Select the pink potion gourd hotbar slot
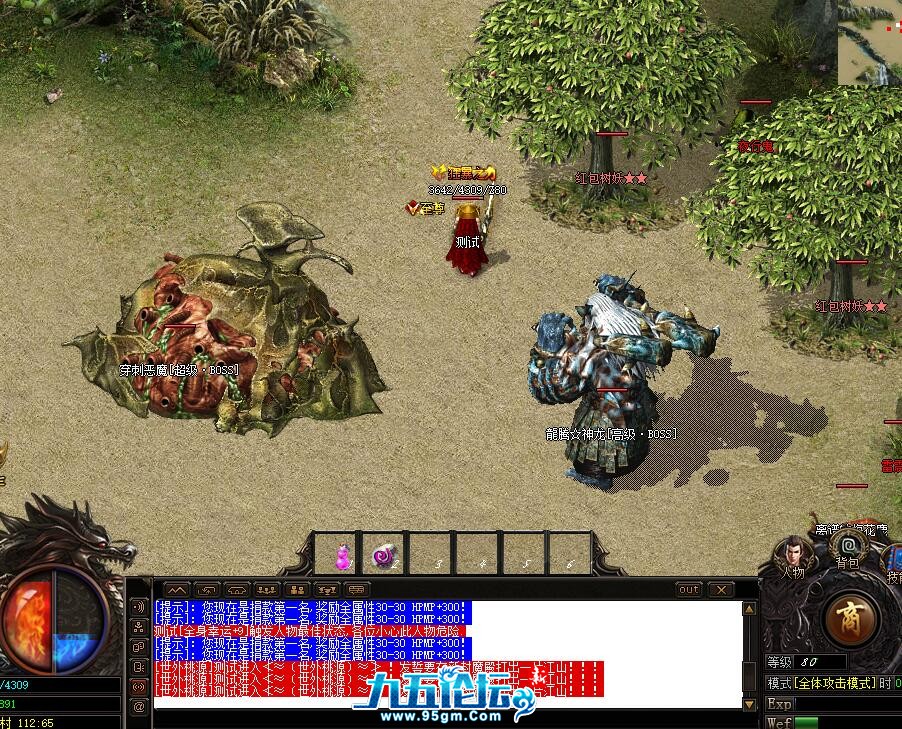The height and width of the screenshot is (729, 902). (339, 555)
